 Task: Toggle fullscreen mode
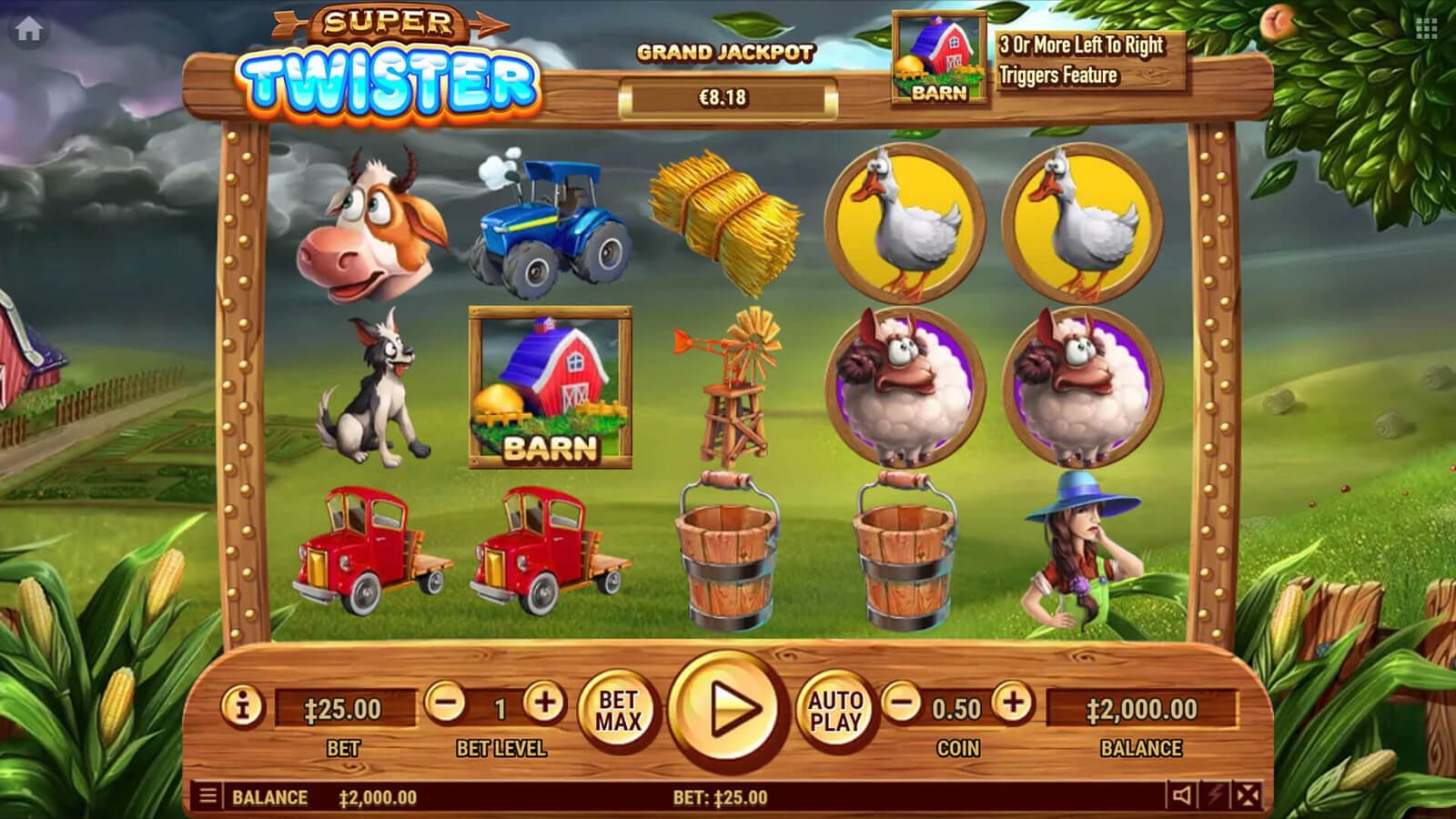(x=1249, y=796)
